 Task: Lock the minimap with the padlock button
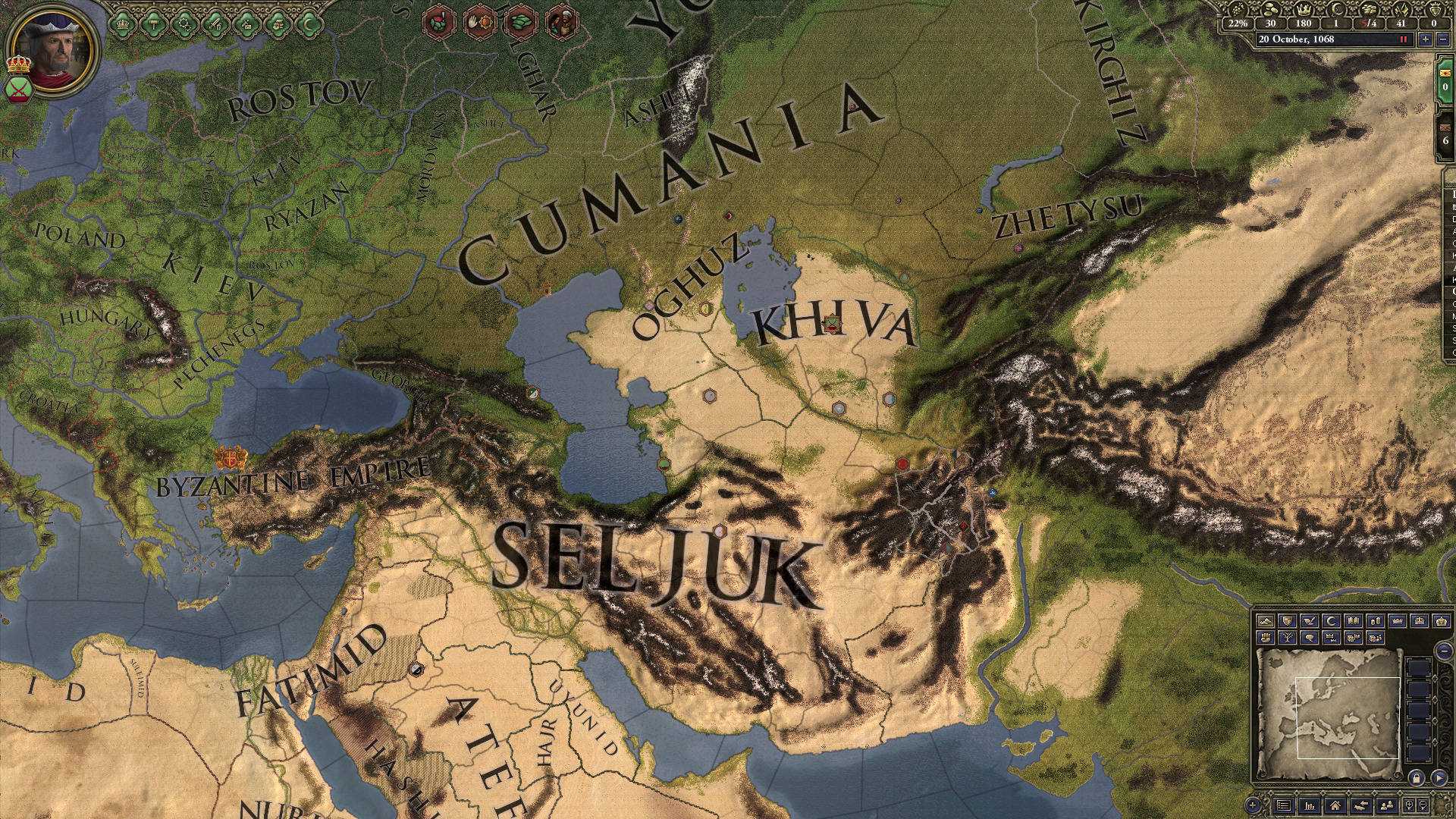[1417, 778]
